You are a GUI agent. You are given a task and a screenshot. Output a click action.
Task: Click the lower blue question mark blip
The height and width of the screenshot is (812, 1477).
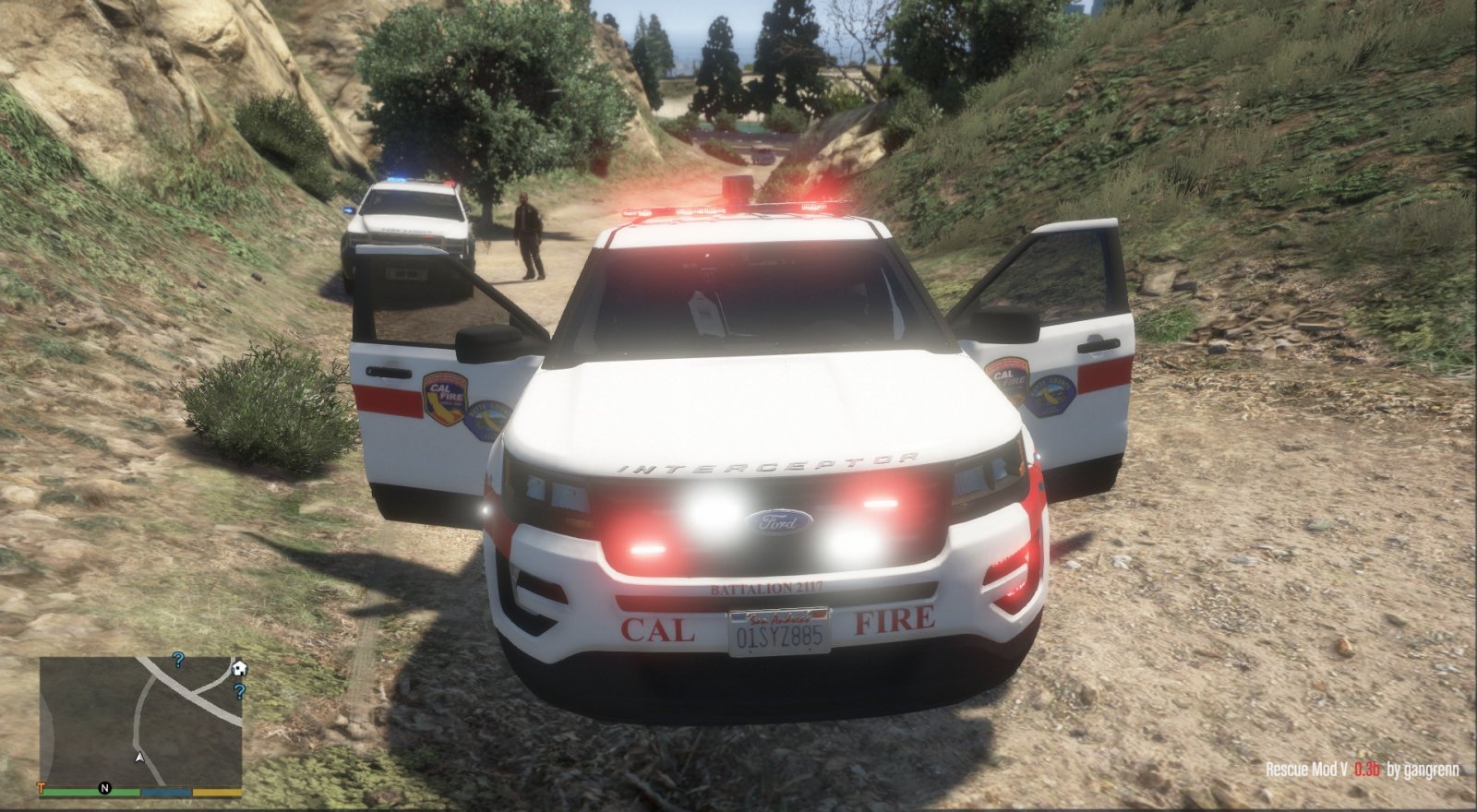tap(239, 691)
